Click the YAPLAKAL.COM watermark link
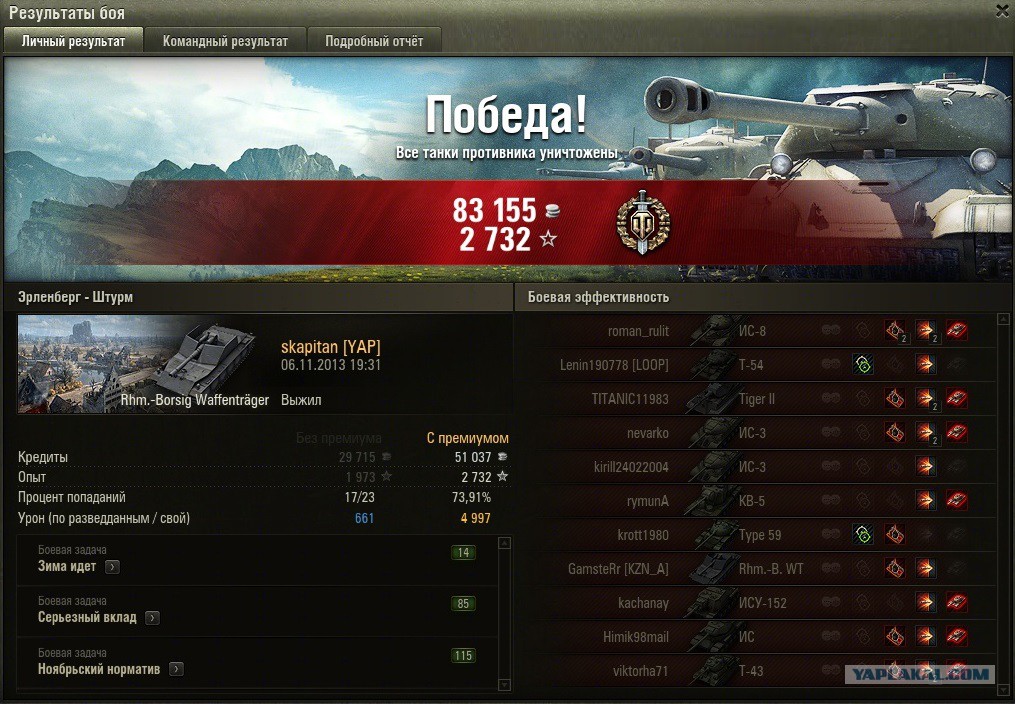The height and width of the screenshot is (704, 1015). (x=920, y=674)
